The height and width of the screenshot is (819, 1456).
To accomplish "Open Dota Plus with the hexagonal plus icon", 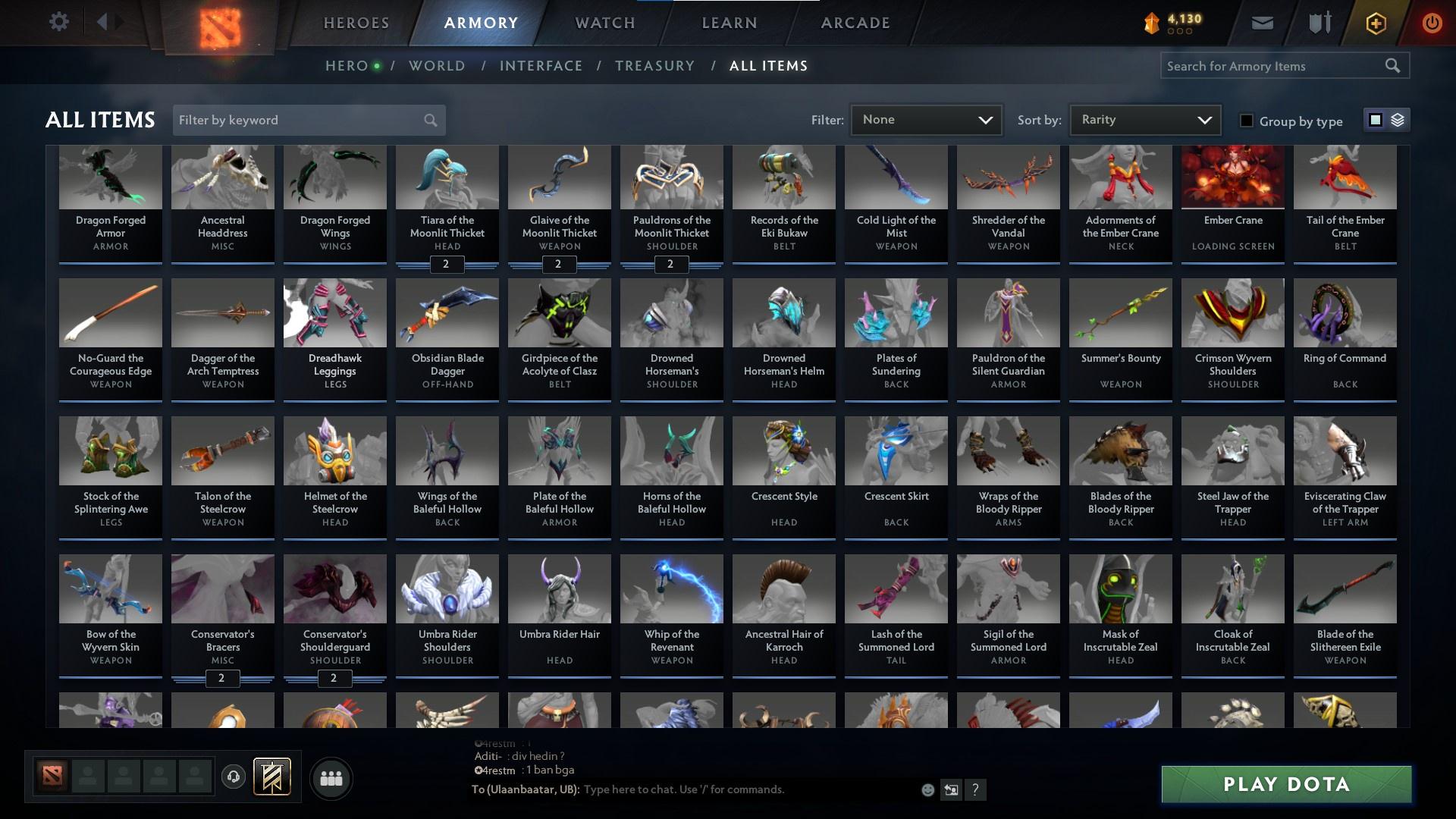I will pyautogui.click(x=1375, y=22).
